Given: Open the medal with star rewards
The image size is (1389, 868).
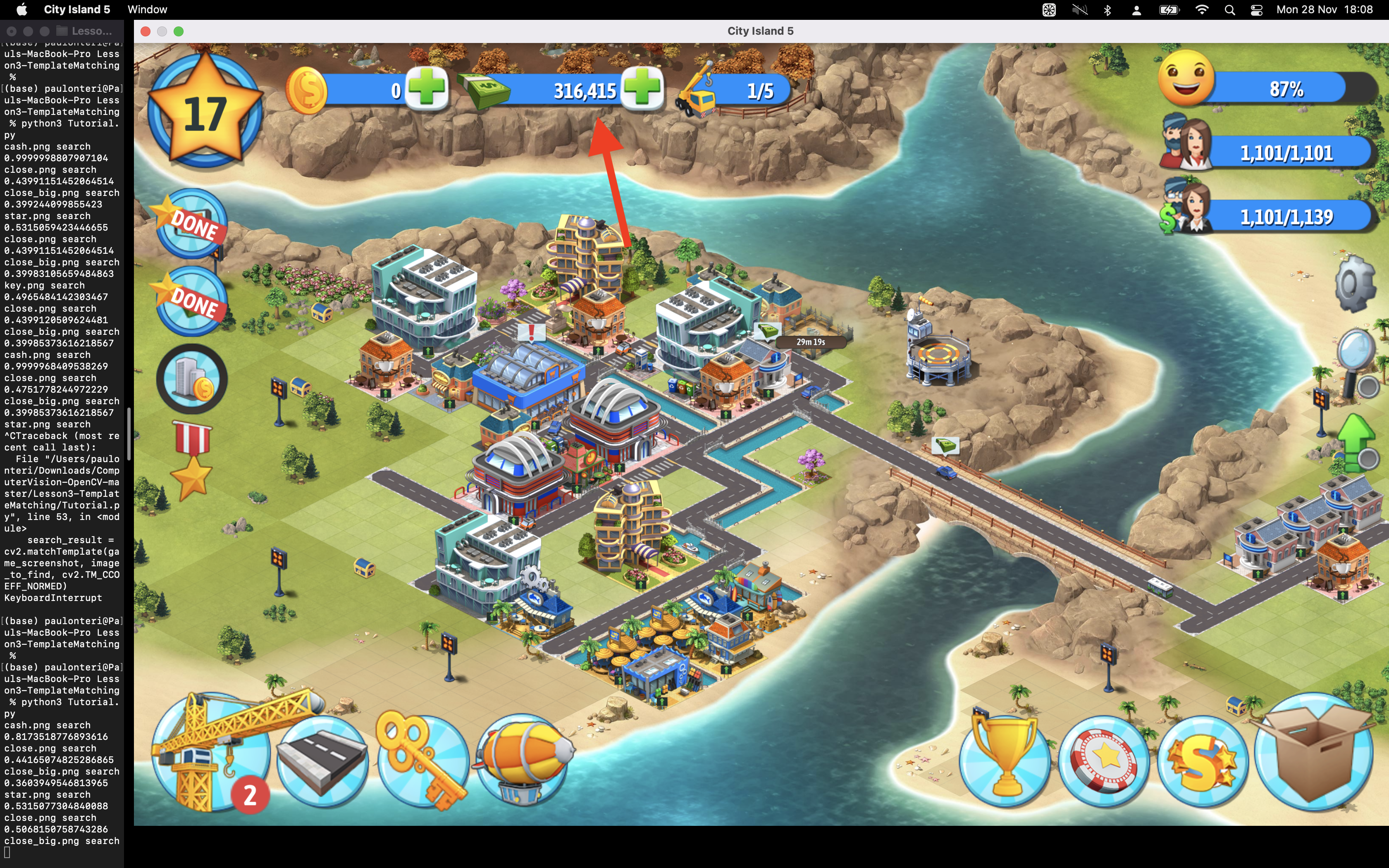Looking at the screenshot, I should click(192, 459).
